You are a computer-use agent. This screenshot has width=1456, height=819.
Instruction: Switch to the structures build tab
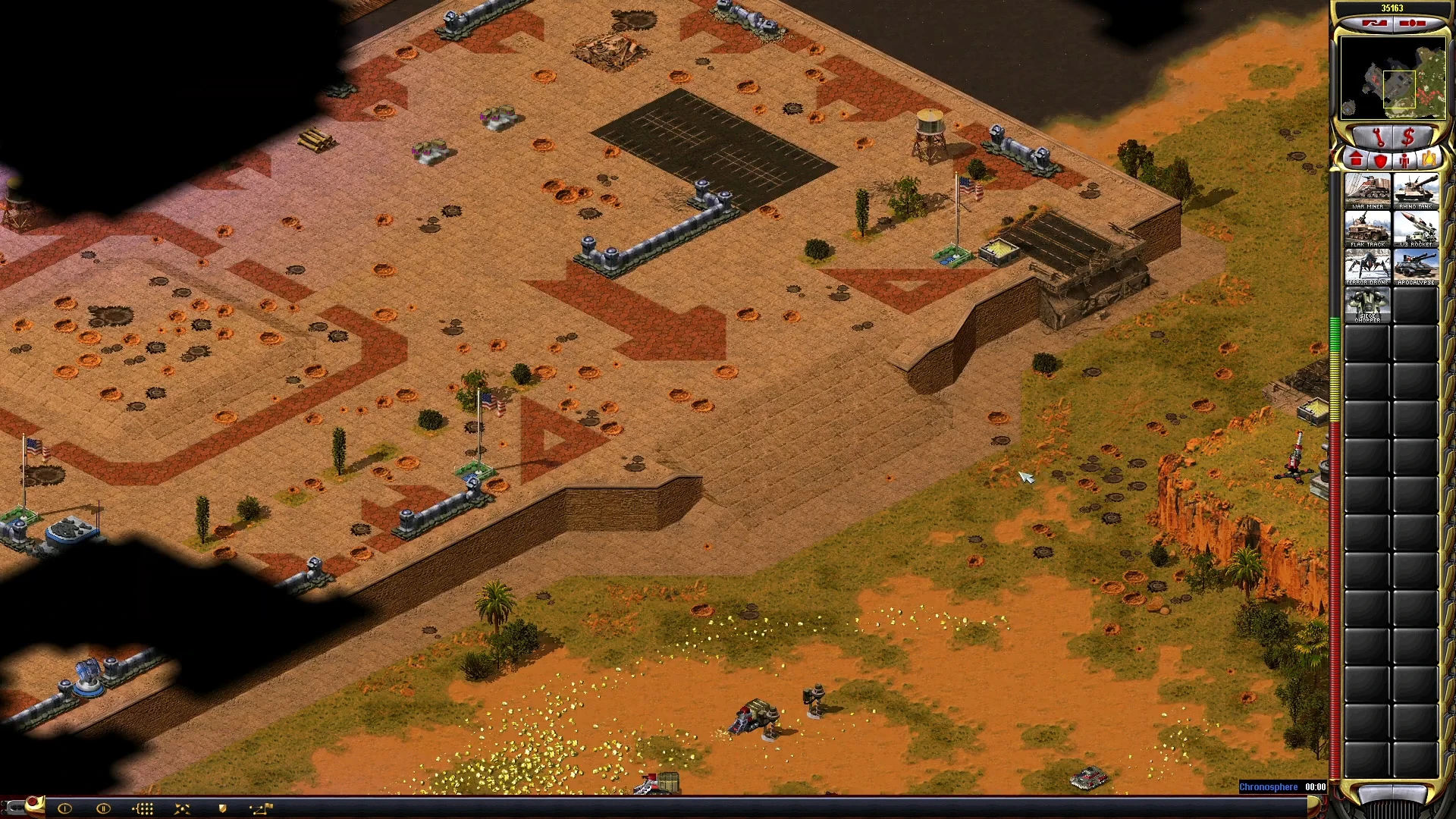click(x=1357, y=160)
